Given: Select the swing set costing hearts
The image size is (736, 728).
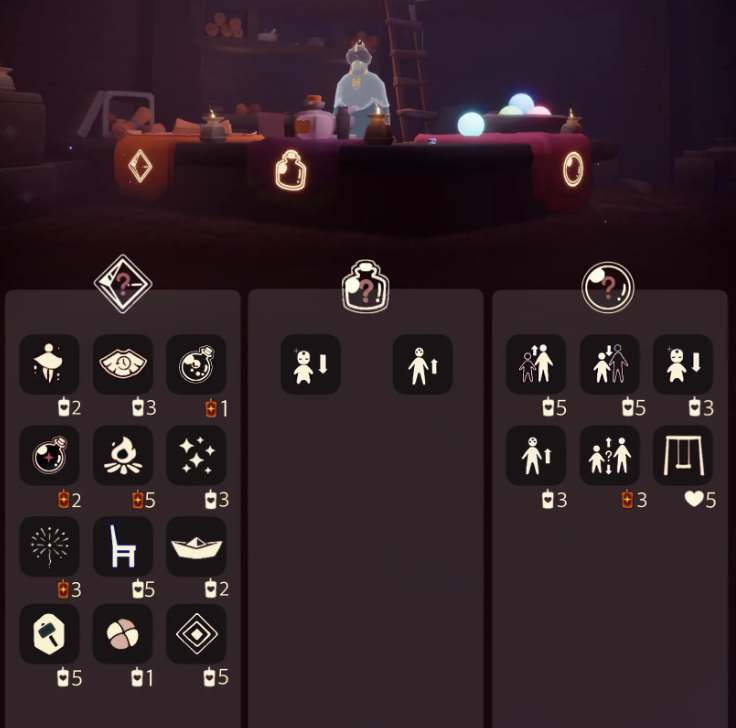Looking at the screenshot, I should pyautogui.click(x=683, y=455).
